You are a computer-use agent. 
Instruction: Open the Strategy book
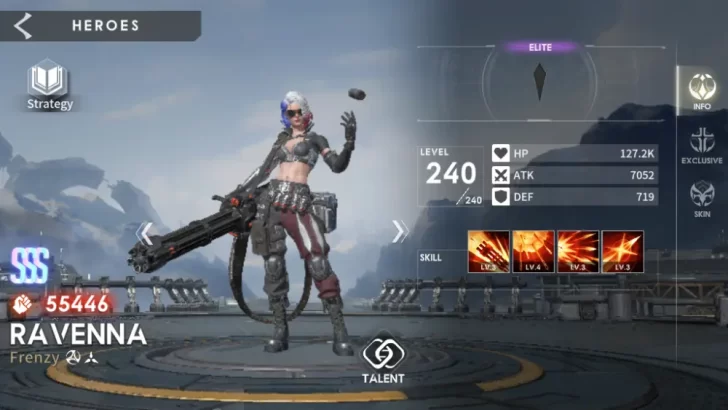click(x=49, y=84)
